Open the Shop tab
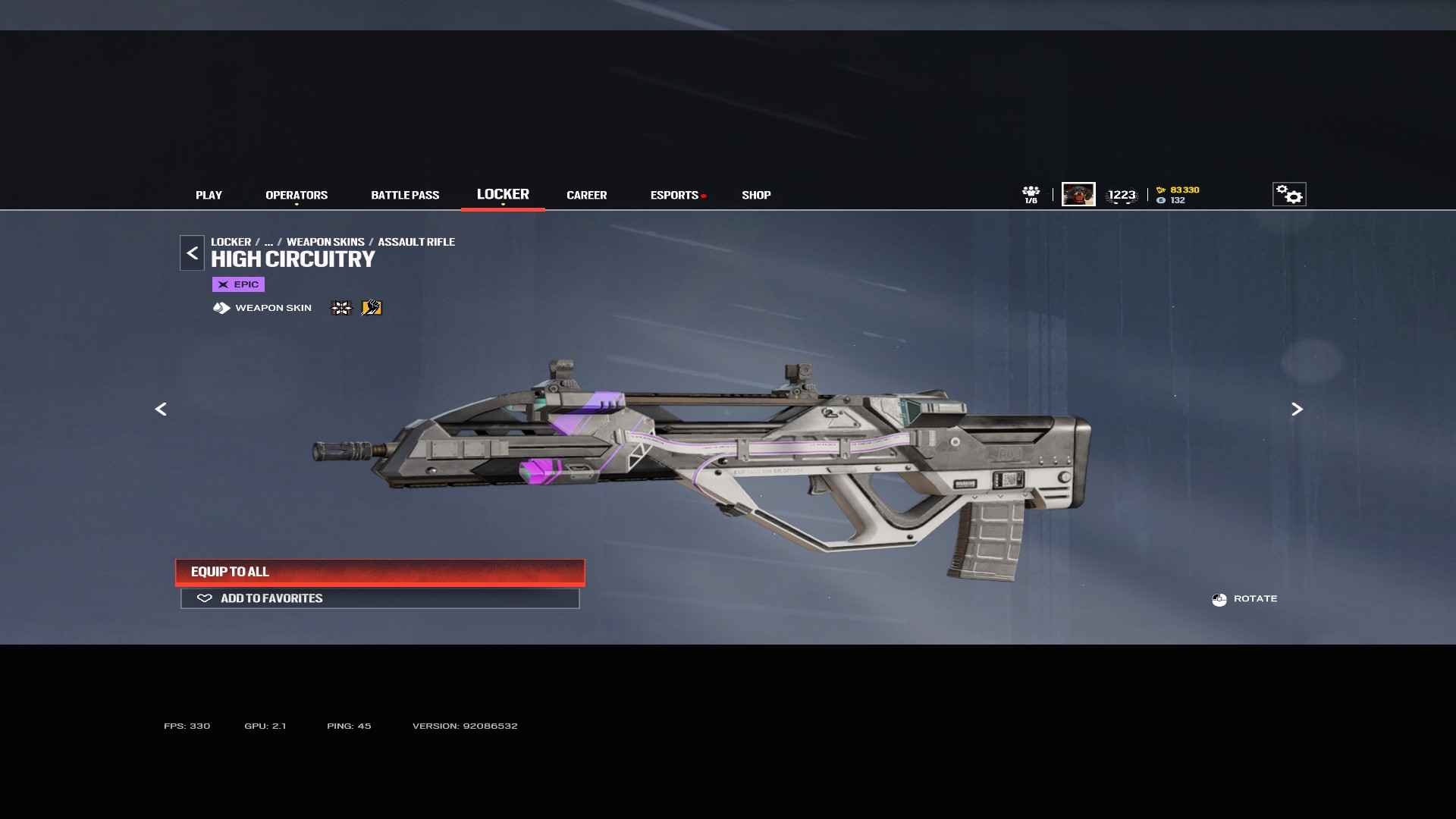 [756, 195]
